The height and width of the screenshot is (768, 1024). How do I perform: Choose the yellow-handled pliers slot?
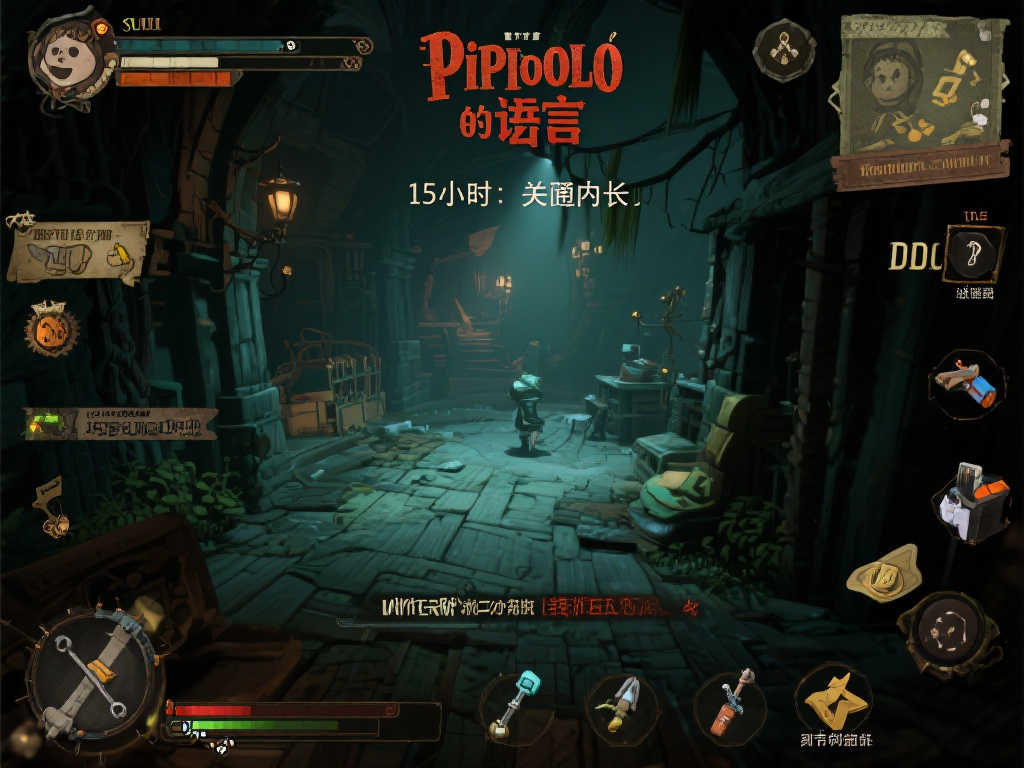pyautogui.click(x=621, y=705)
